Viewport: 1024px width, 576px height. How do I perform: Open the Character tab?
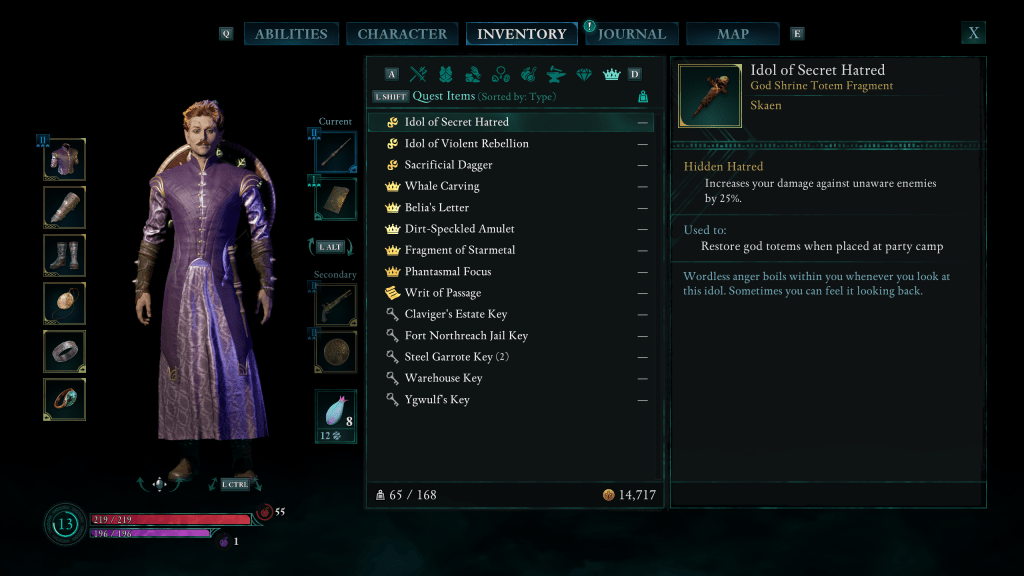click(402, 34)
